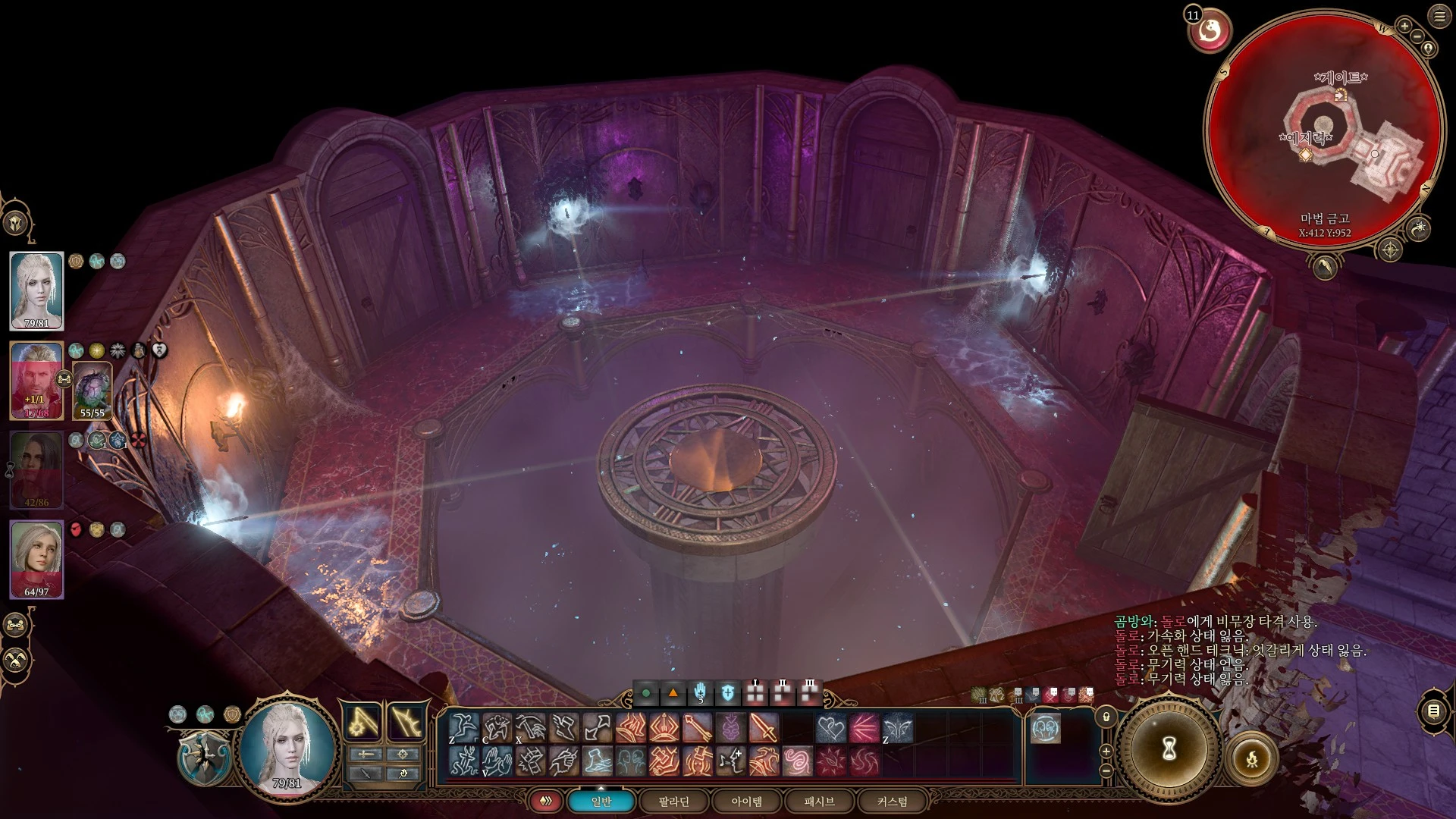Screen dimensions: 1456x819
Task: Click the red swirl notification icon marked 11
Action: [1210, 31]
